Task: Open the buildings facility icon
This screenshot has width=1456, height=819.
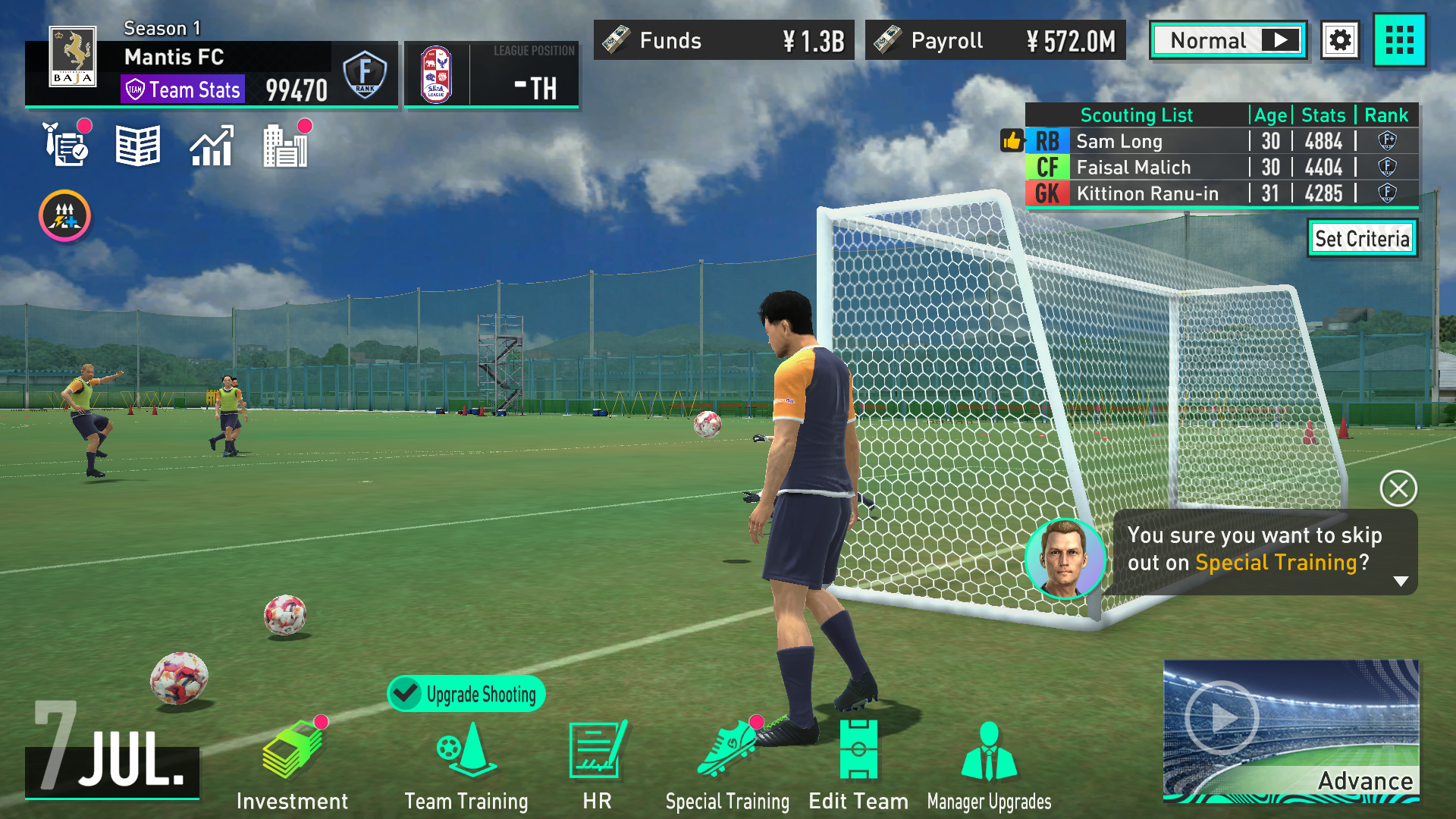Action: click(285, 146)
